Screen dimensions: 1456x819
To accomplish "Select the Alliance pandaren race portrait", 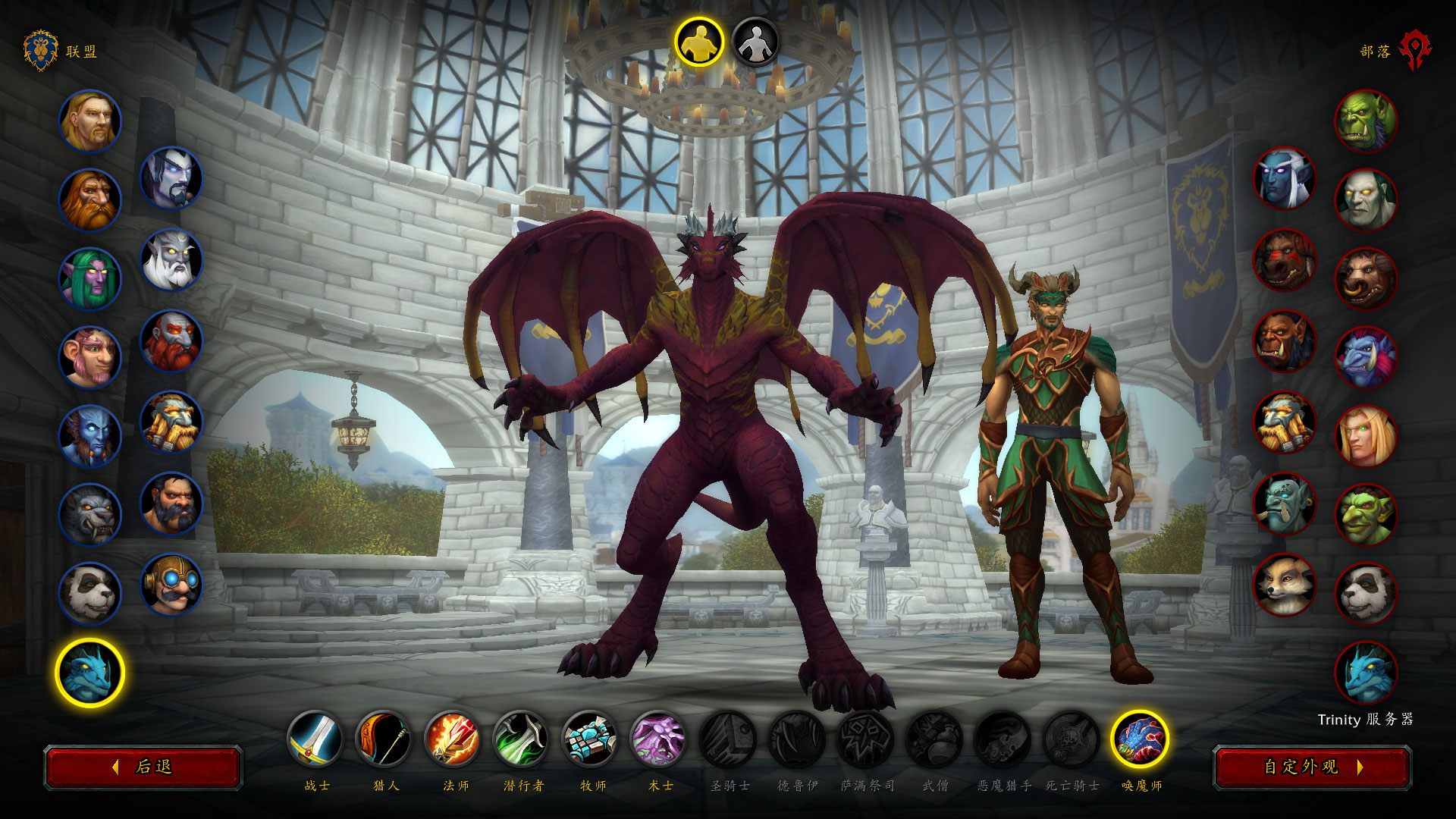I will click(90, 594).
